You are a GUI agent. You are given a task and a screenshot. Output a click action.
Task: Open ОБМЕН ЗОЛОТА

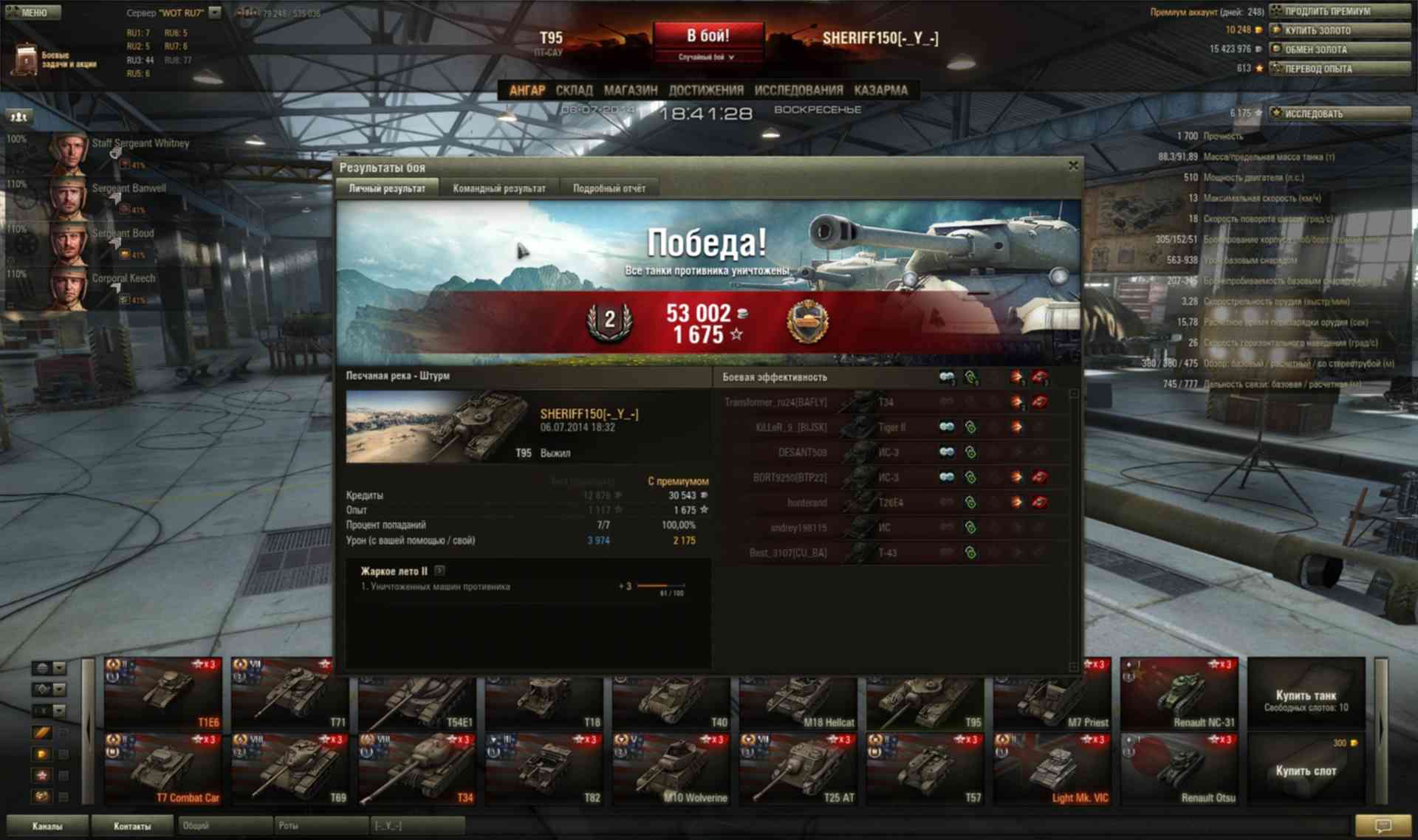pos(1339,49)
